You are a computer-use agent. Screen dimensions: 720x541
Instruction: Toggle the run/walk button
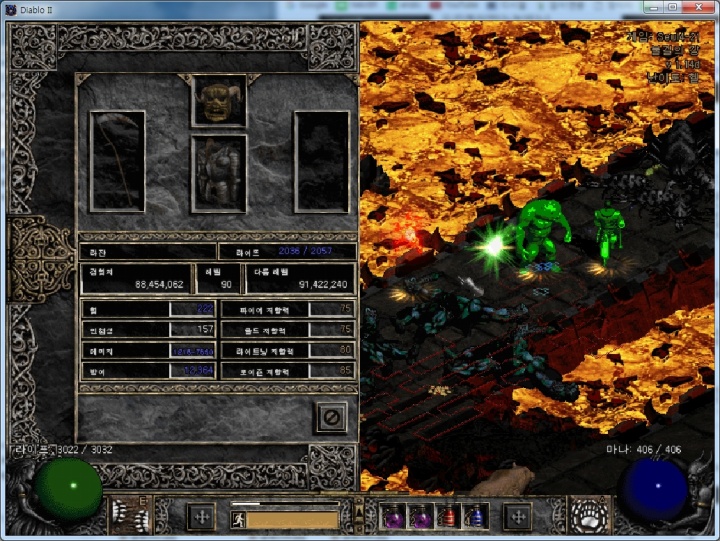(238, 520)
